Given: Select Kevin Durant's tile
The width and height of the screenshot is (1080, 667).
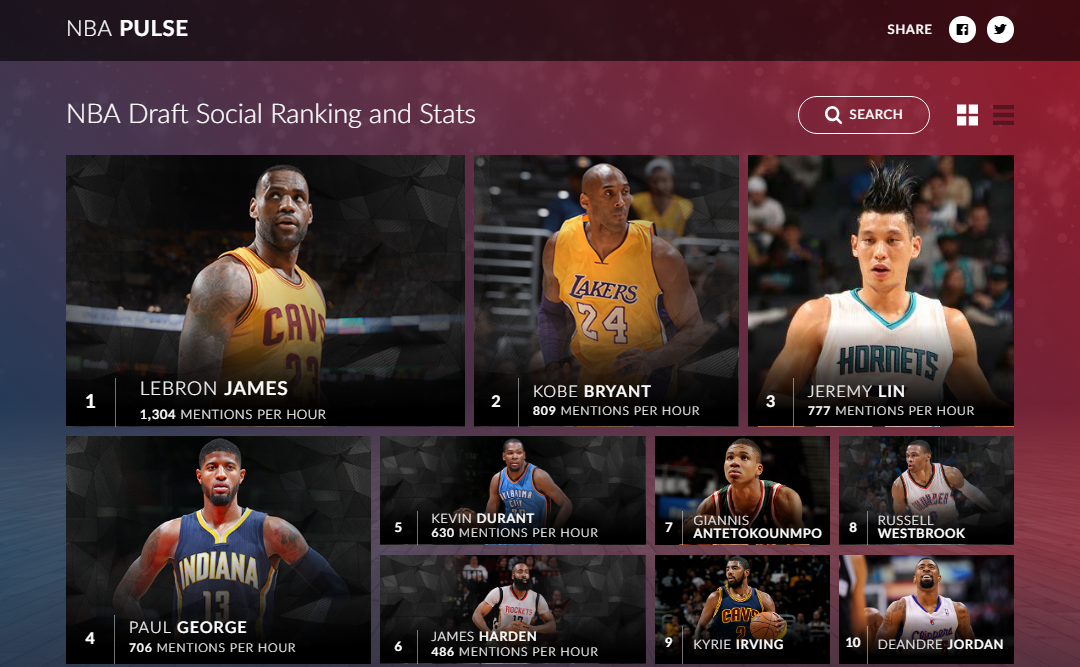Looking at the screenshot, I should (512, 490).
